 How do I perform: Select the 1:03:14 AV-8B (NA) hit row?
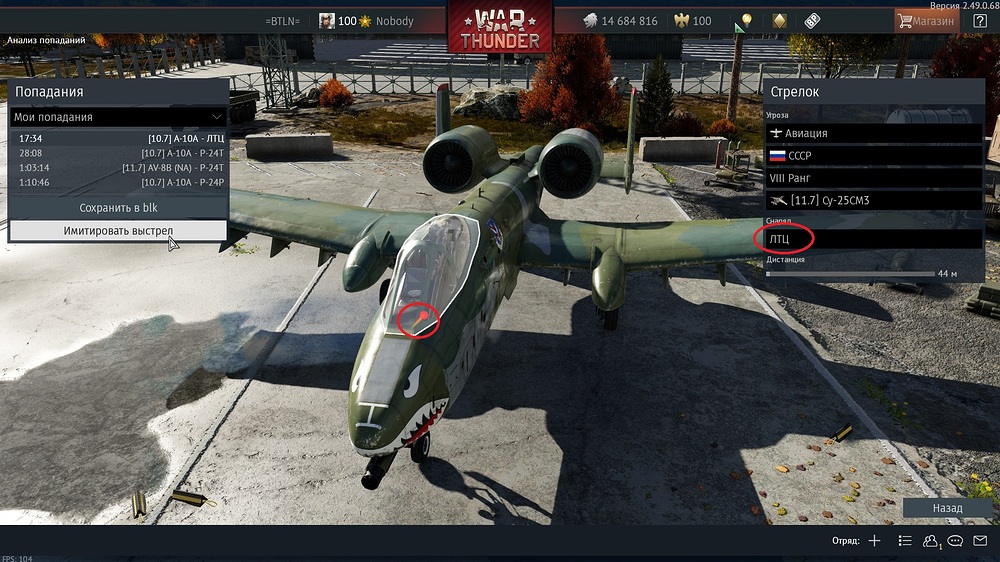[120, 168]
